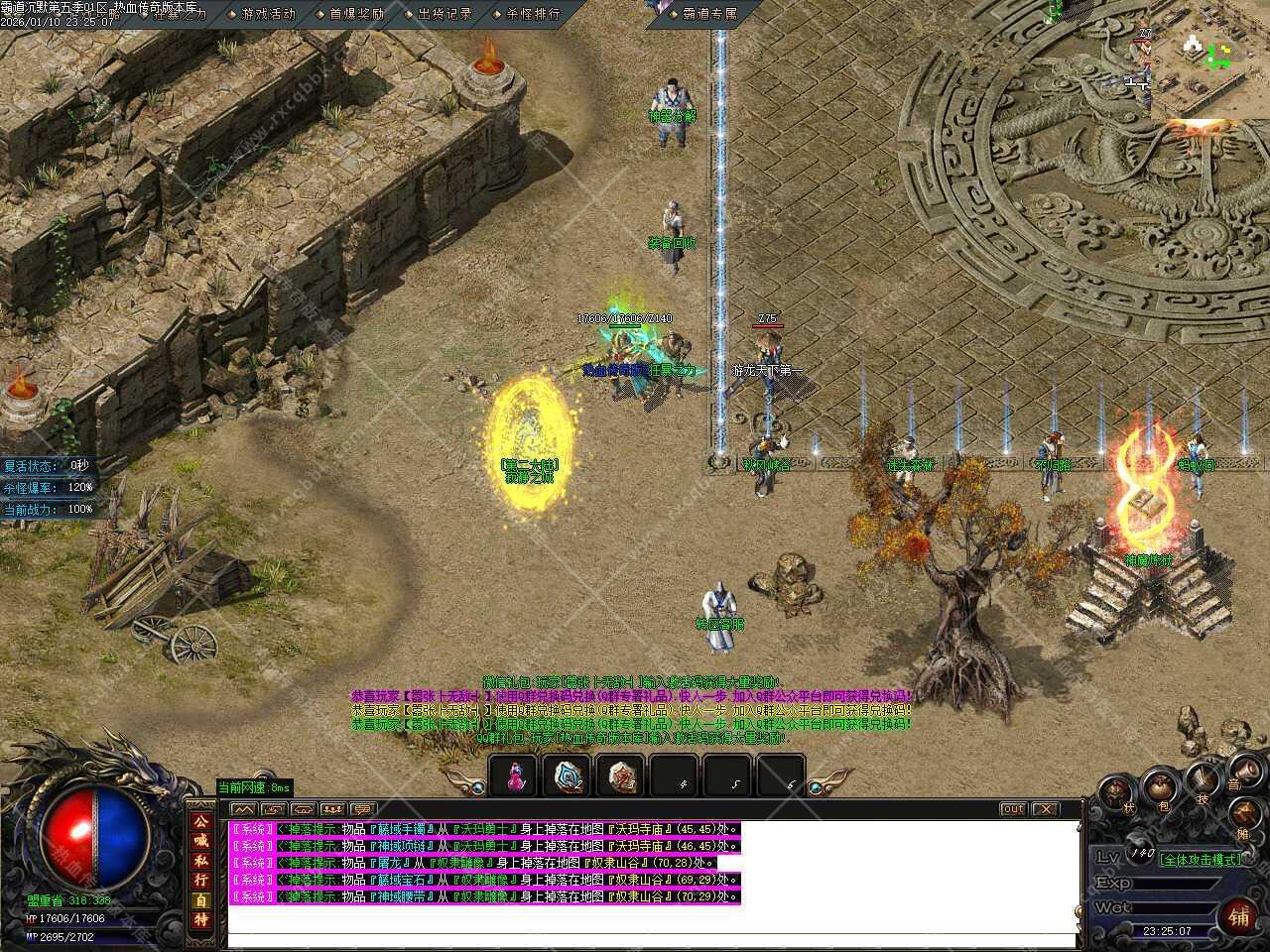This screenshot has height=952, width=1270.
Task: Click the minimap in the corner
Action: [x=1208, y=59]
